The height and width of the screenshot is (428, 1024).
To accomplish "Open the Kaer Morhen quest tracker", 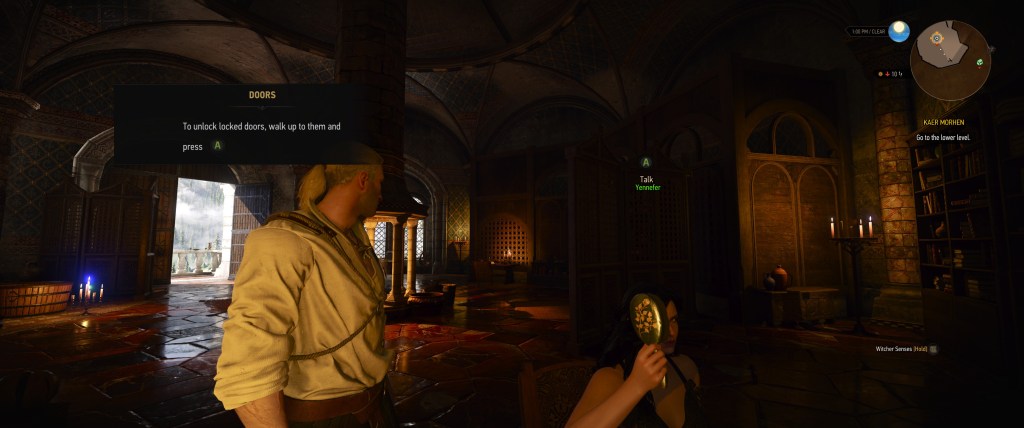I will click(943, 122).
